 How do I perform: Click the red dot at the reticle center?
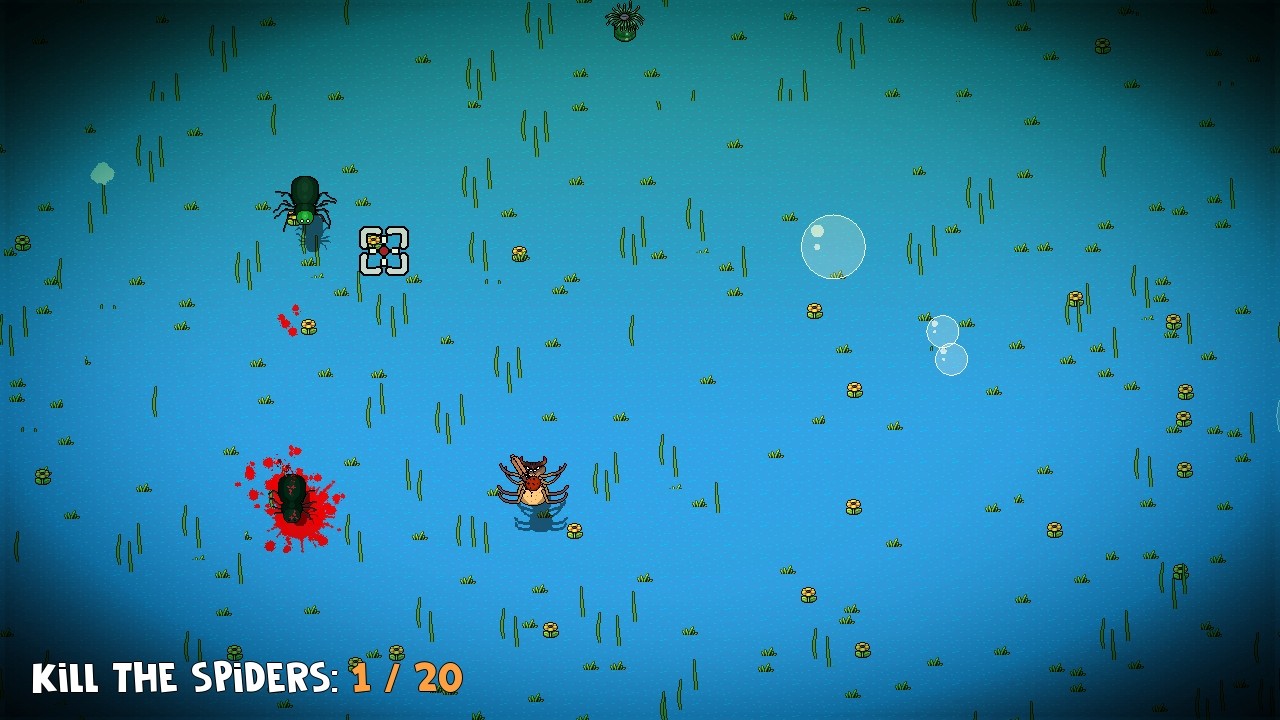pyautogui.click(x=384, y=251)
